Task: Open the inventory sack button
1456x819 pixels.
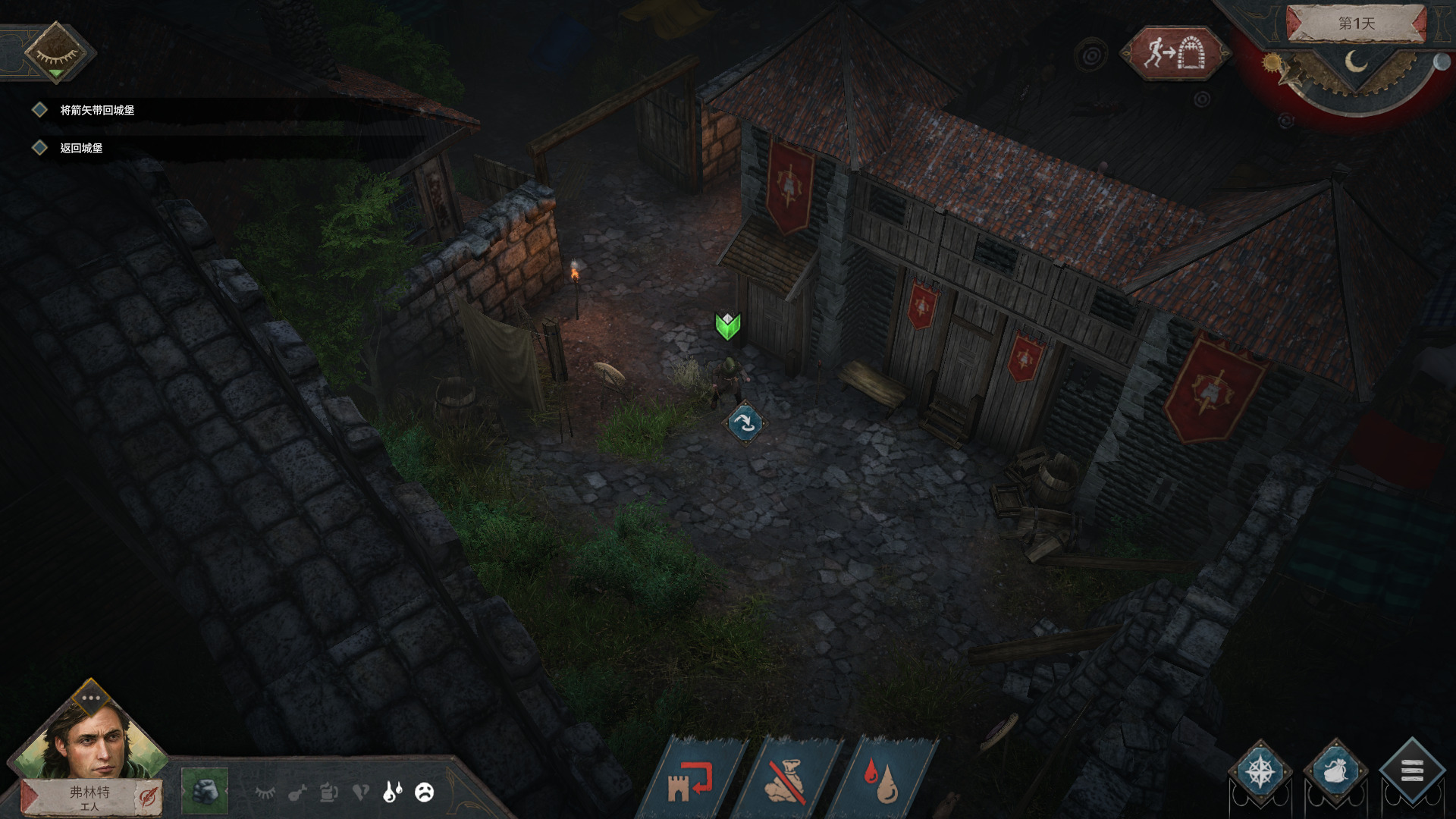Action: (1335, 772)
